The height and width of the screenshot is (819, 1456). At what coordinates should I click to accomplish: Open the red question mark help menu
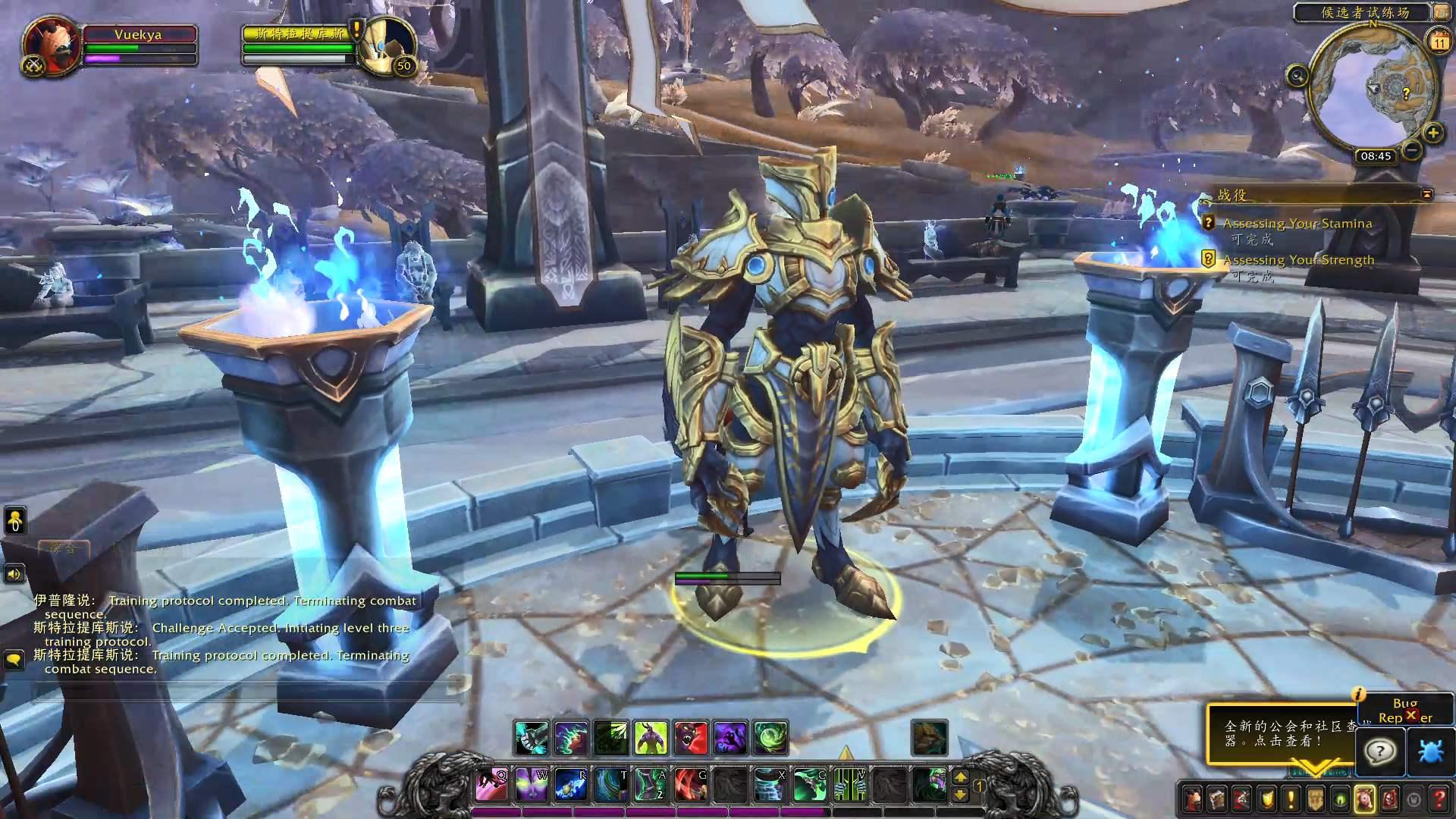pos(1439,799)
